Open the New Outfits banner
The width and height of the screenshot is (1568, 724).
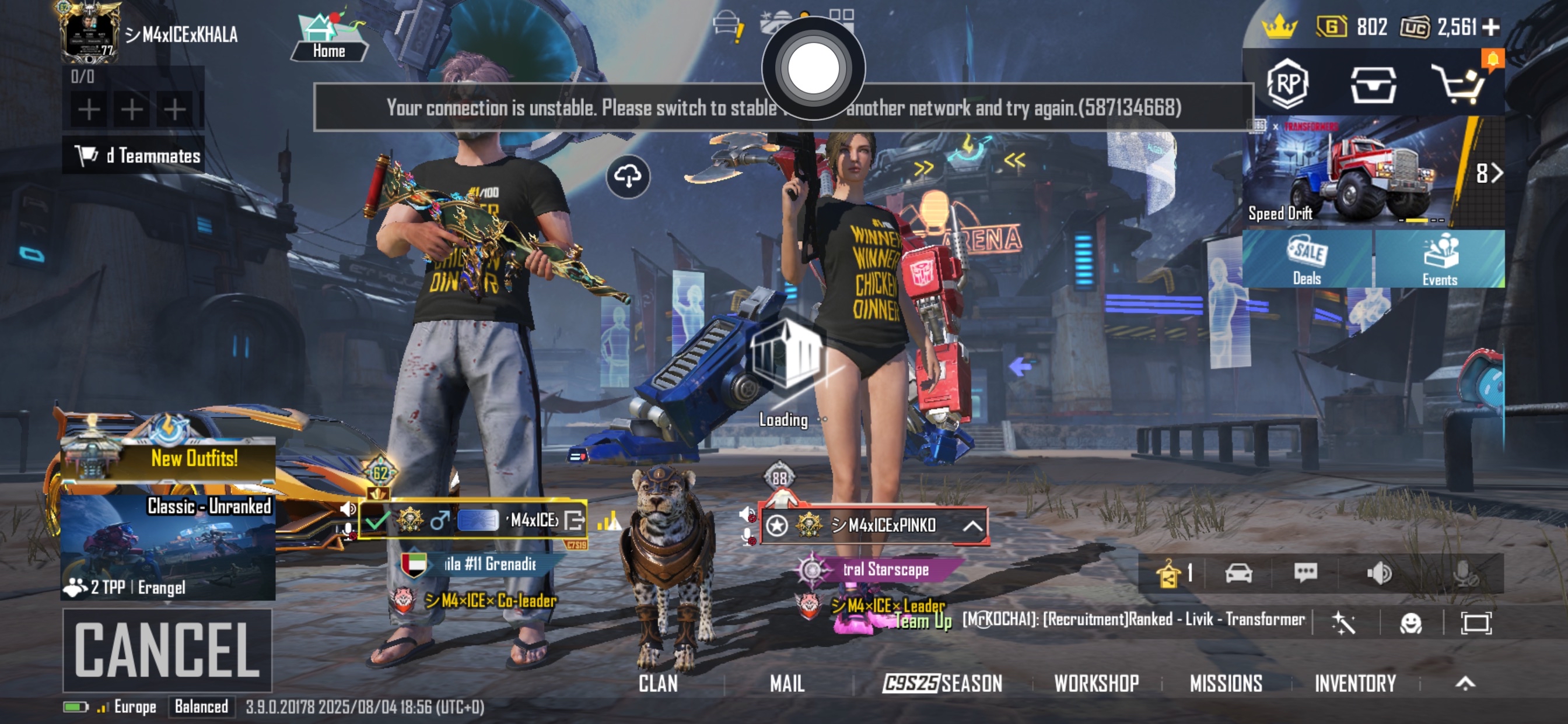(x=168, y=459)
